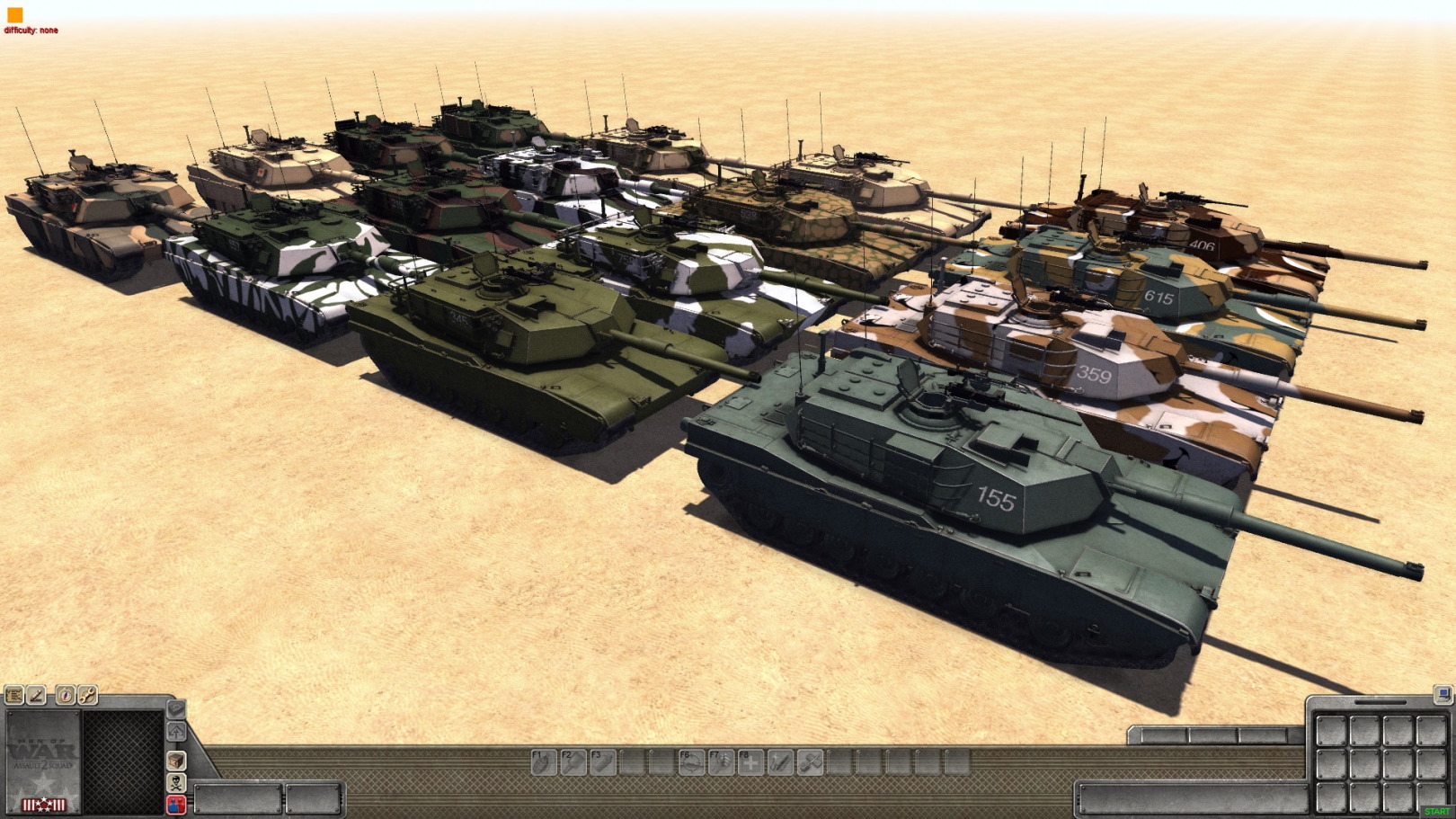Open the compass icon button
This screenshot has width=1456, height=819.
tap(66, 695)
